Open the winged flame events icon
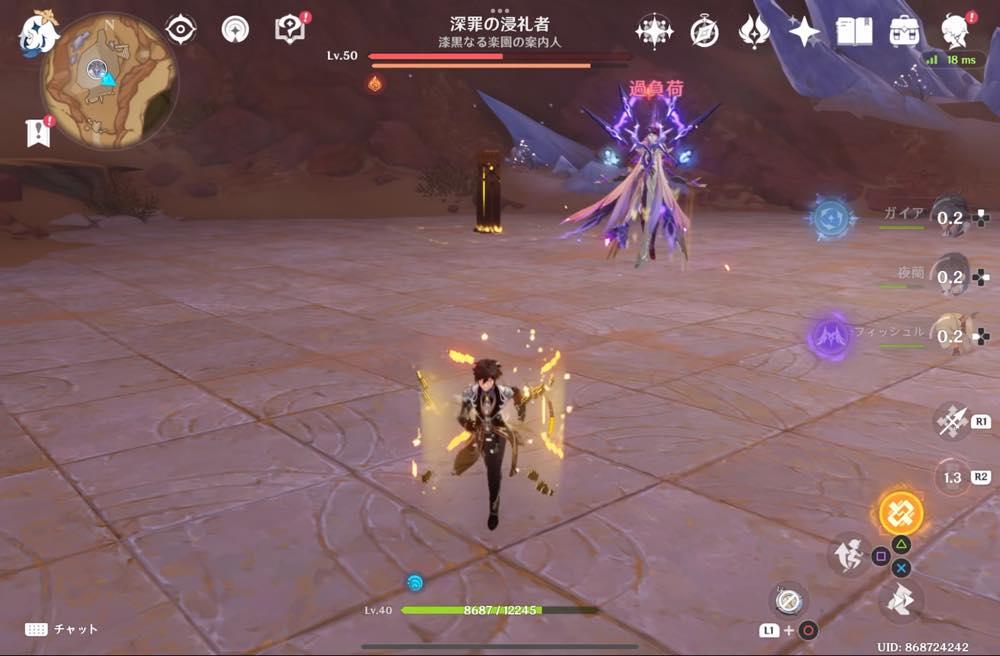Viewport: 1000px width, 656px height. (753, 33)
